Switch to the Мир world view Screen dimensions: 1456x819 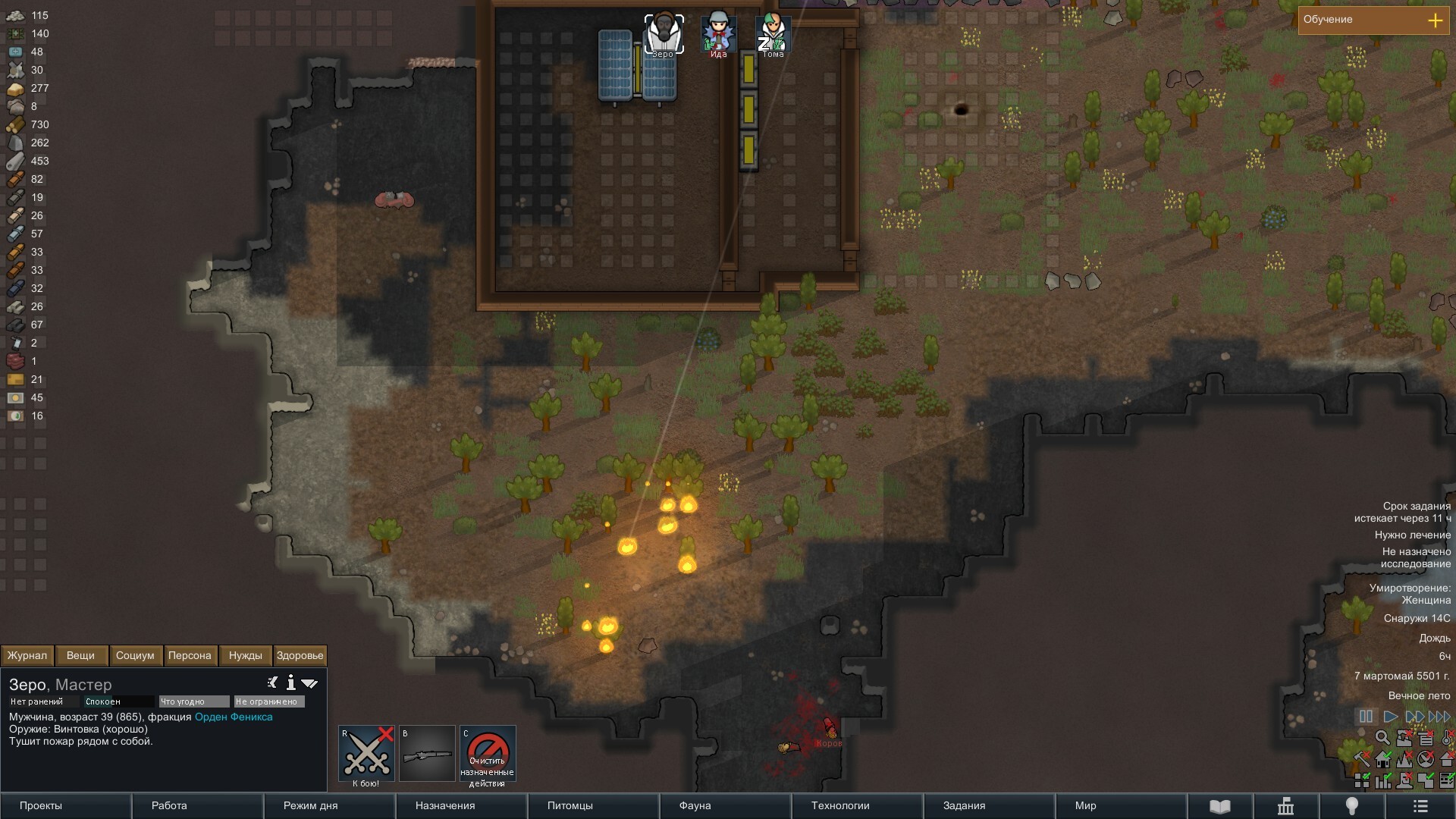(x=1085, y=805)
